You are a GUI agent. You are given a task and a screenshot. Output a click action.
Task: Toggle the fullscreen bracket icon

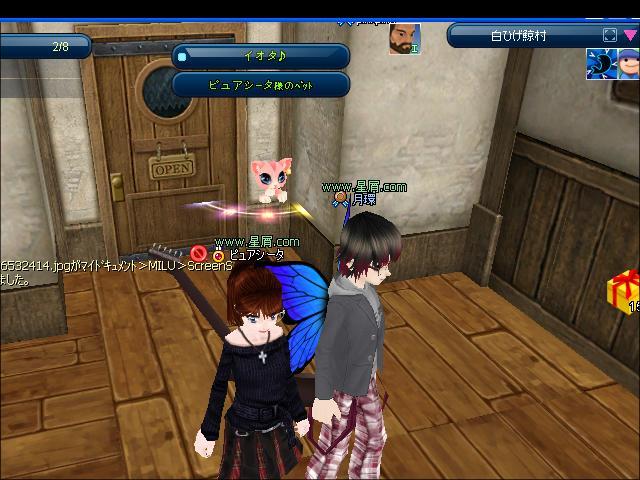[x=610, y=36]
